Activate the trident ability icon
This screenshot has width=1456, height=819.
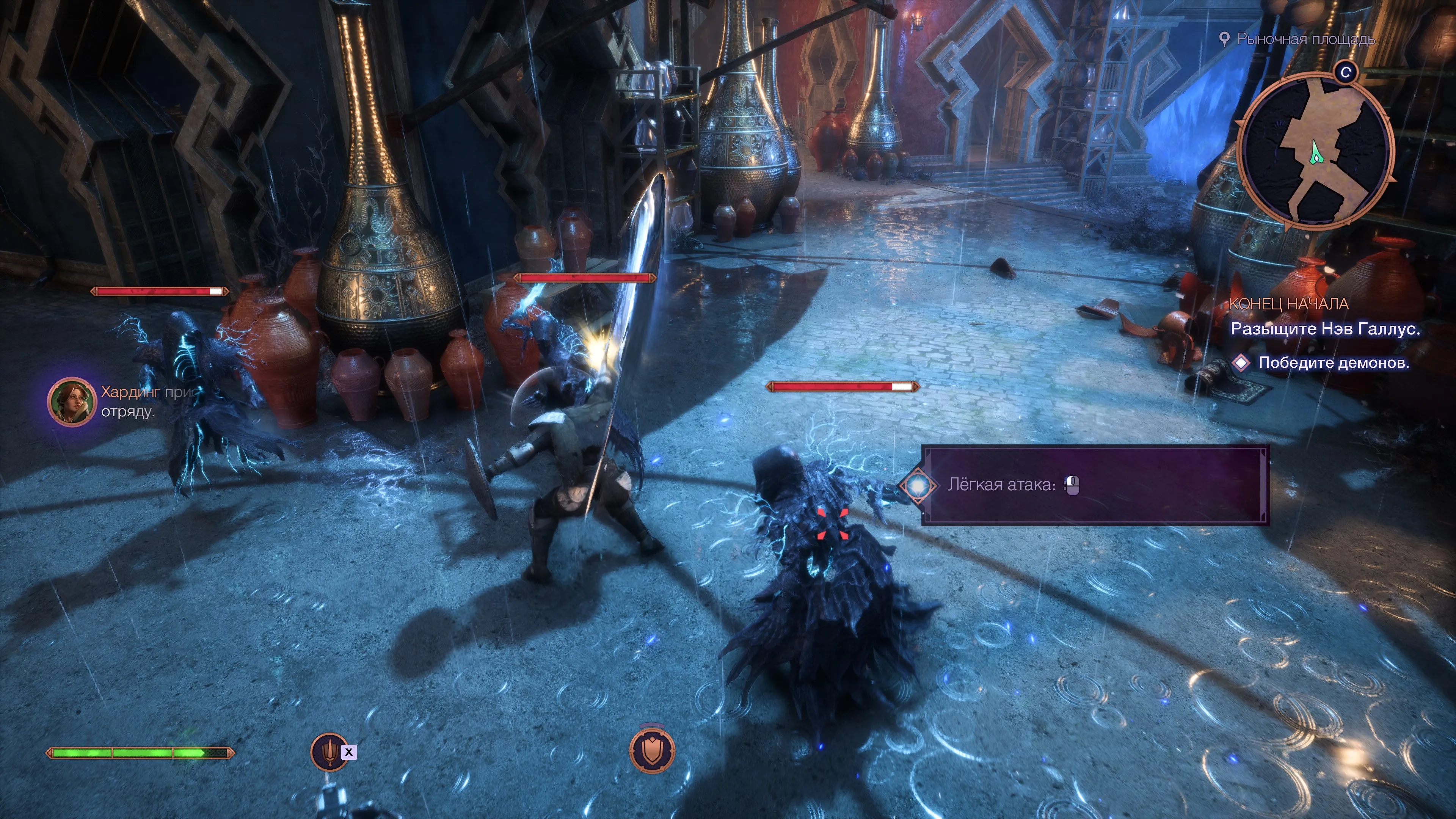[x=329, y=752]
